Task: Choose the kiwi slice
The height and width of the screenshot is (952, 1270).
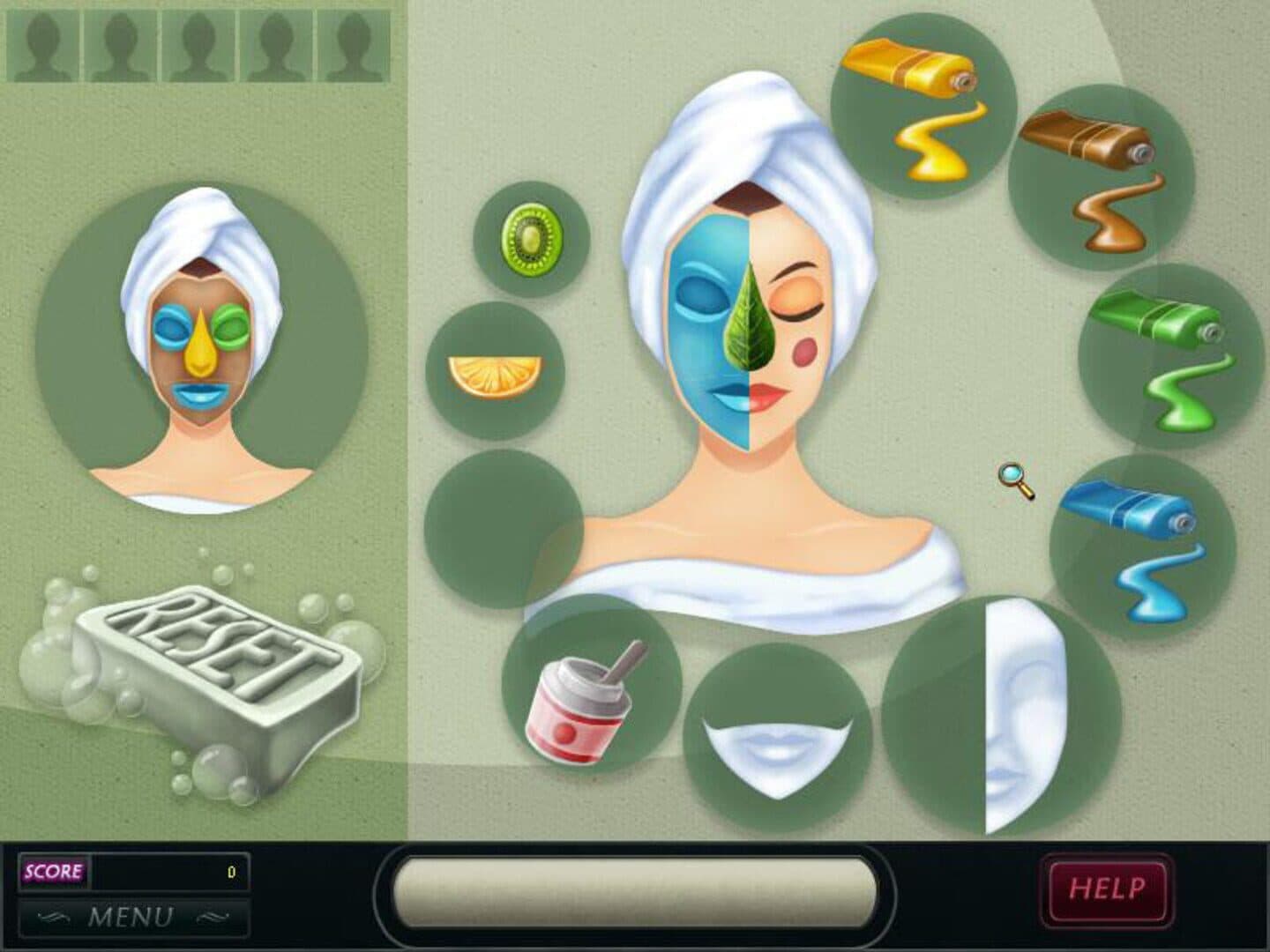Action: [x=532, y=238]
